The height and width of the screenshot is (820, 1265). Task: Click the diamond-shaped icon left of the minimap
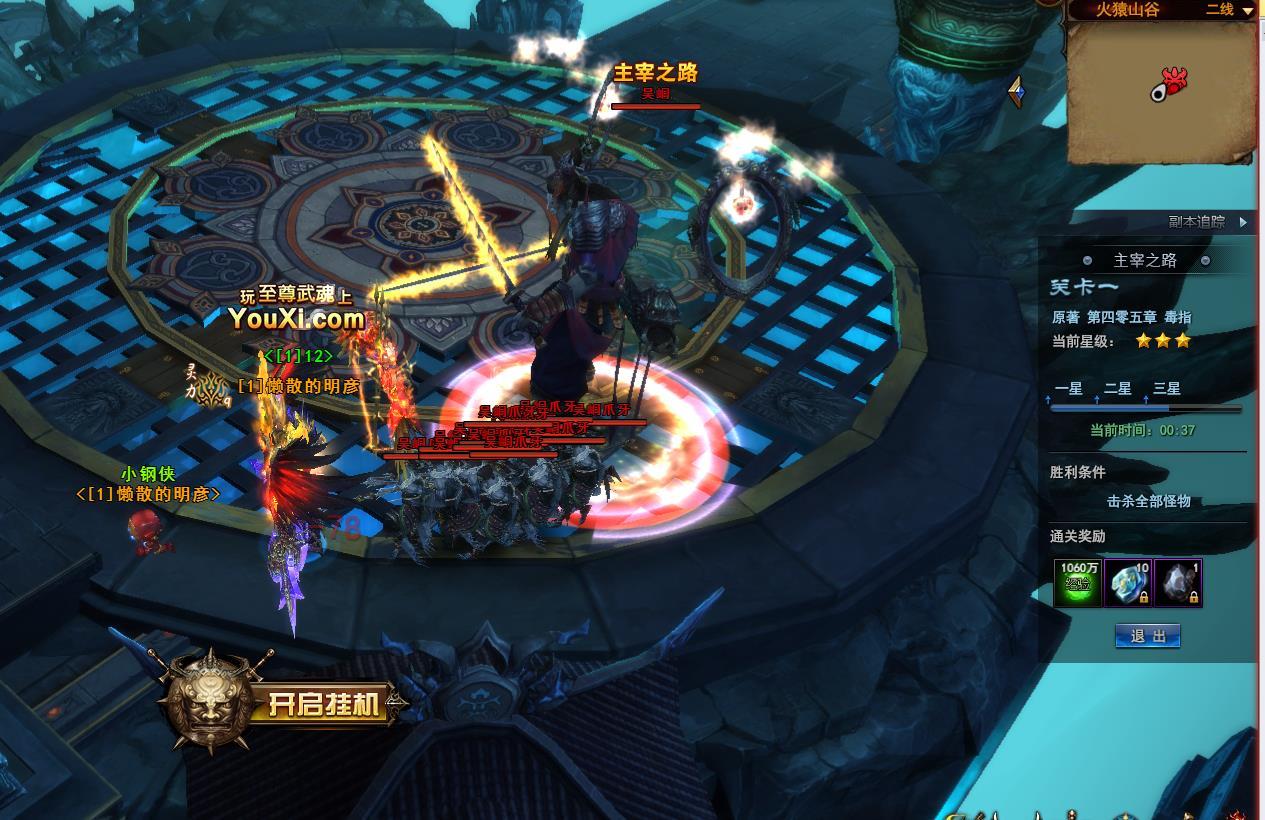1017,92
